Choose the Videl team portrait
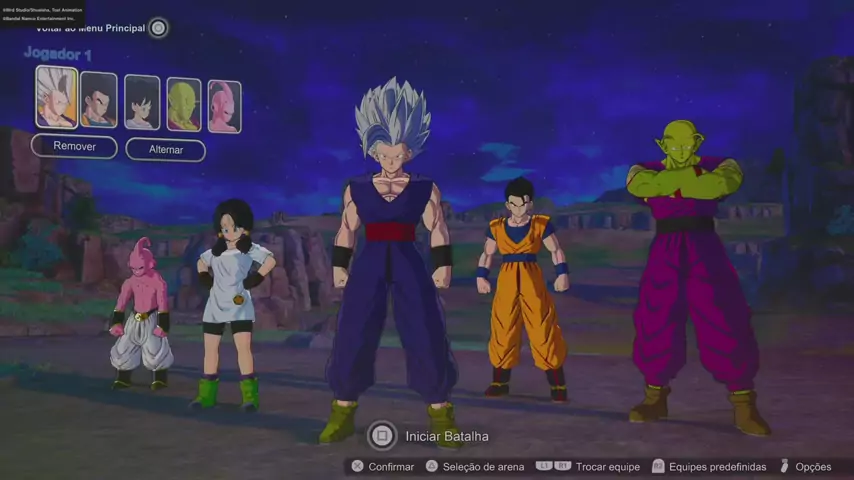 142,102
